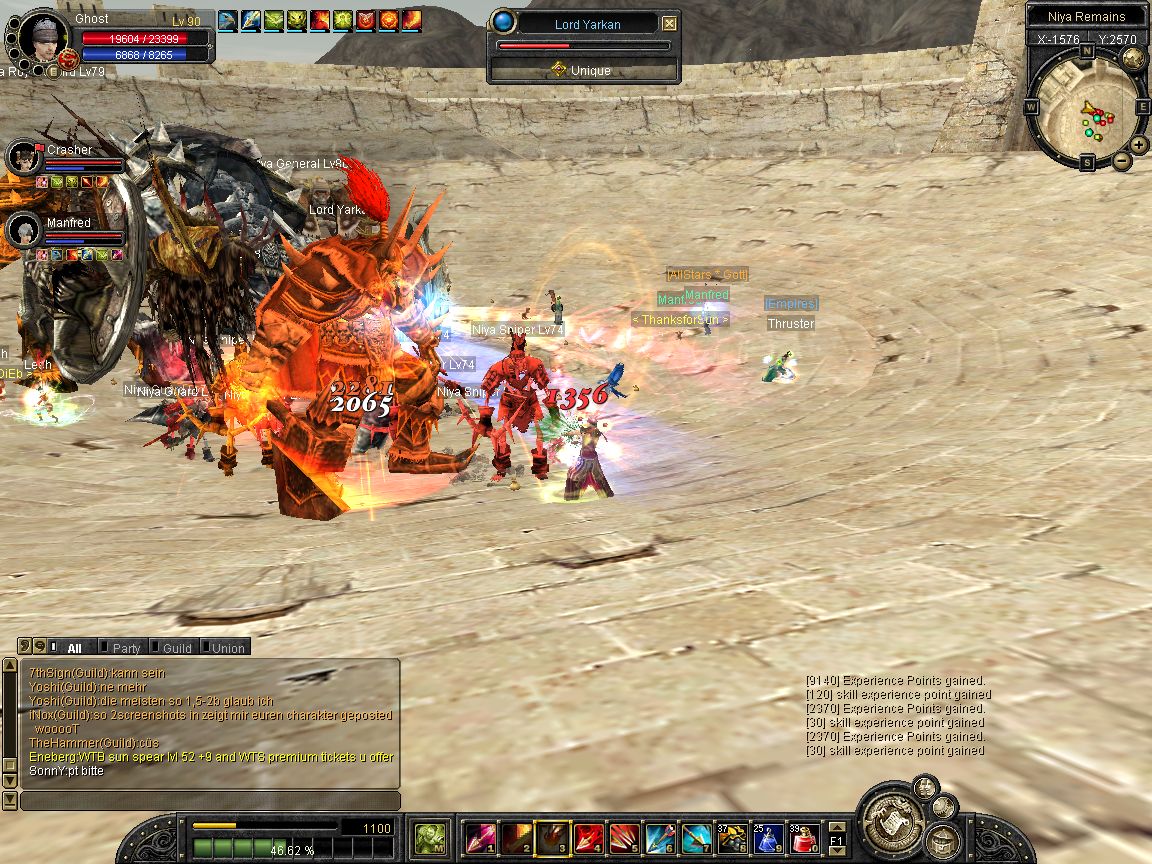Open the world map globe button

click(1133, 58)
